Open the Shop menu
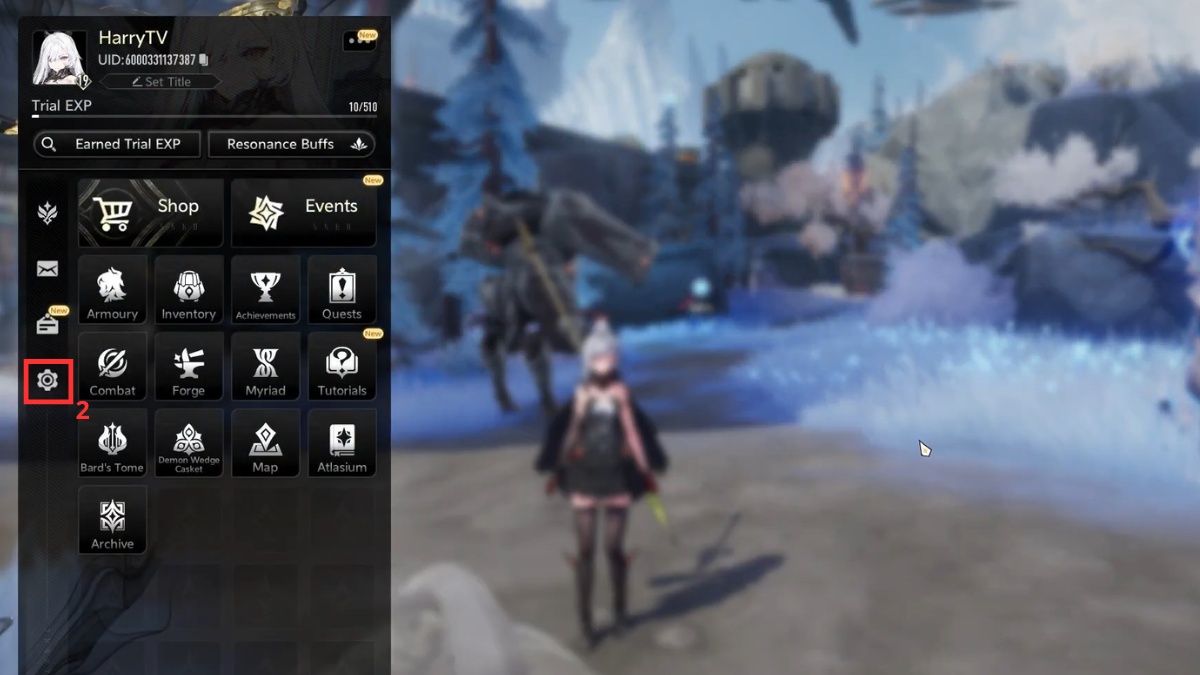 tap(137, 212)
